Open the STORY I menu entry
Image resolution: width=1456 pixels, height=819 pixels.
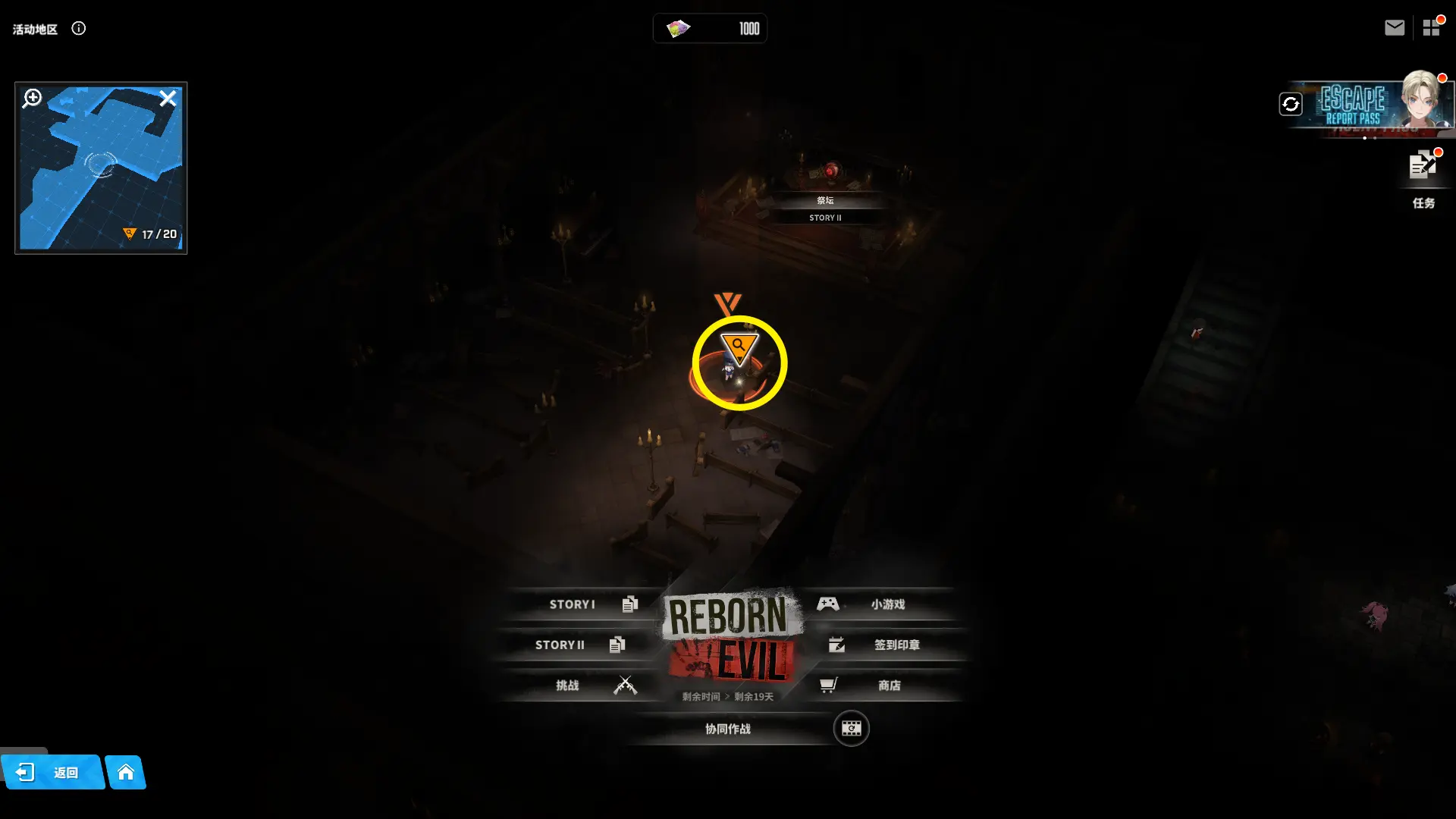coord(584,604)
